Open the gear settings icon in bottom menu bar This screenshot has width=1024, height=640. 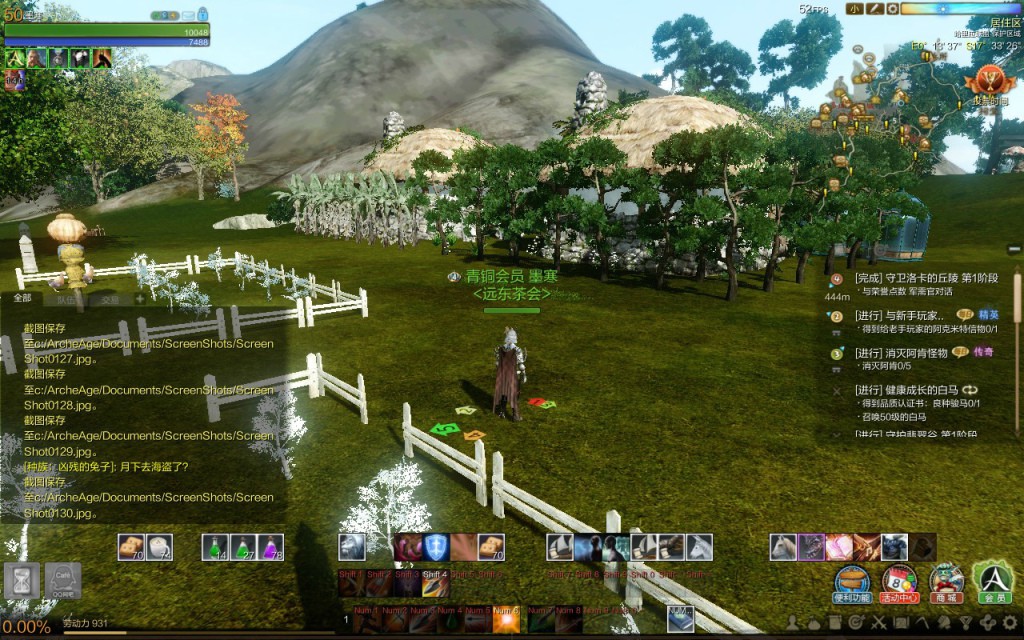[x=1010, y=623]
